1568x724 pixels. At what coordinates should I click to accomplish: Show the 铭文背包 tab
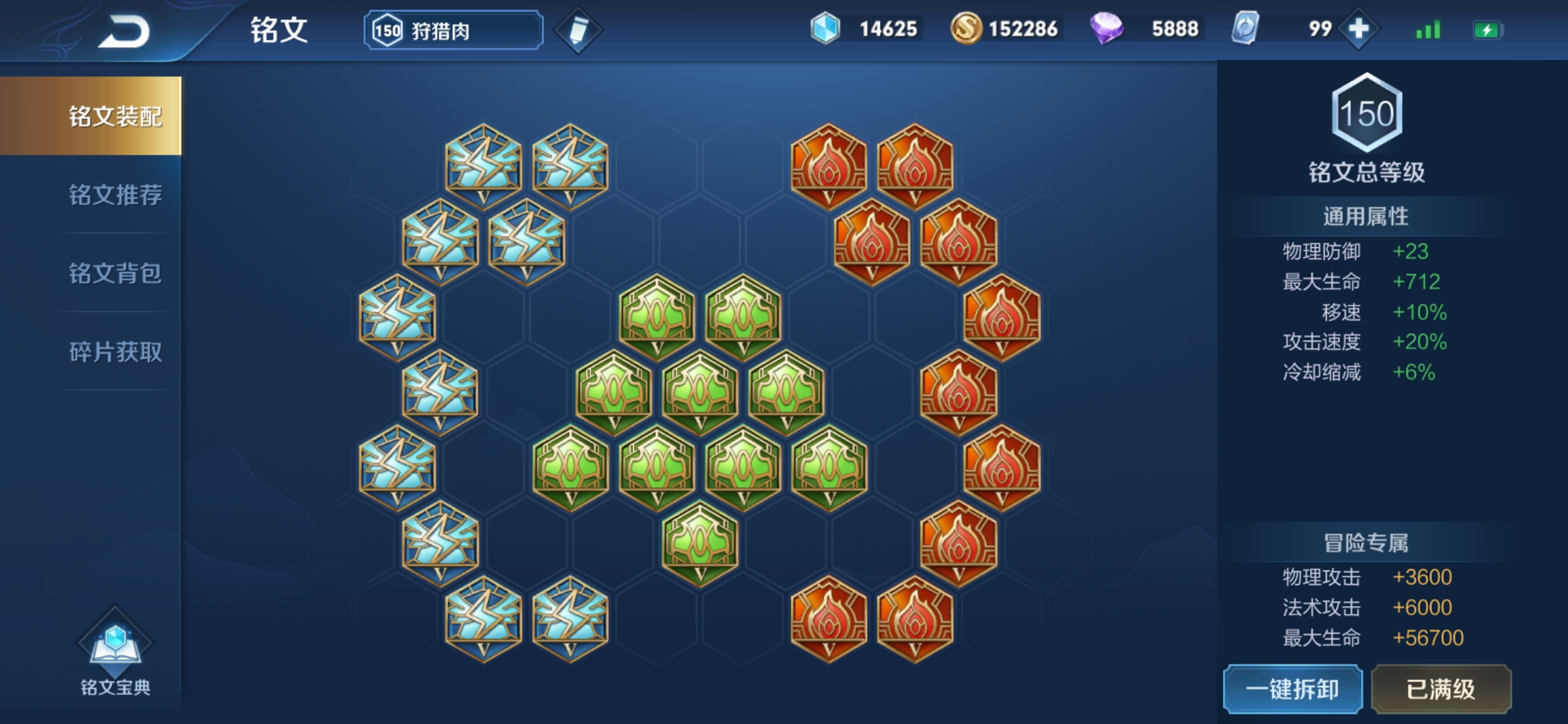(x=115, y=273)
